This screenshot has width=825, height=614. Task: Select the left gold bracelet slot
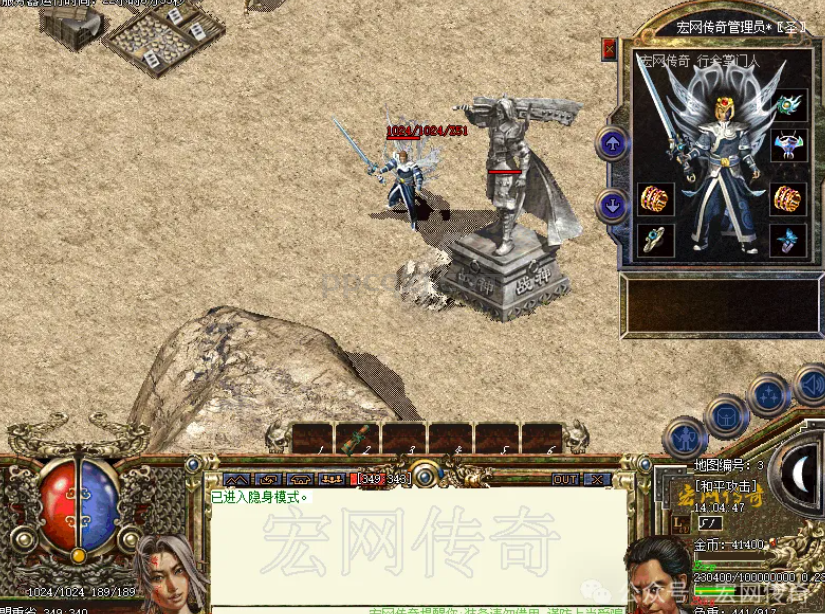tap(656, 199)
